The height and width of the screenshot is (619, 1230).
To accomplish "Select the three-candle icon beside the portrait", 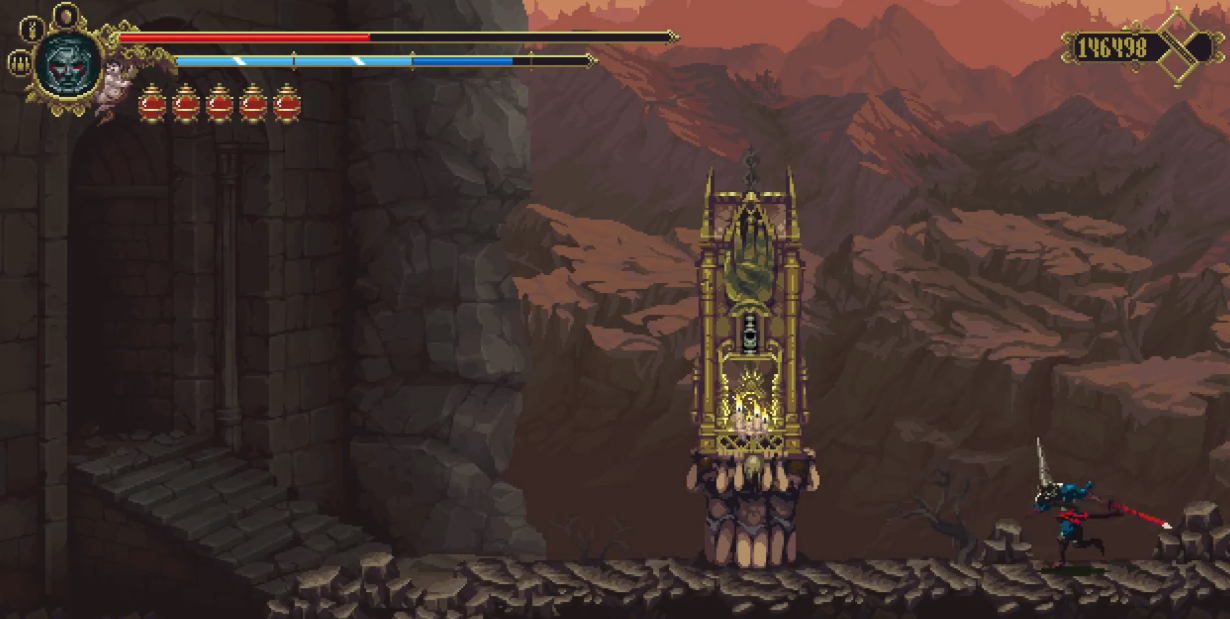I will coord(18,63).
